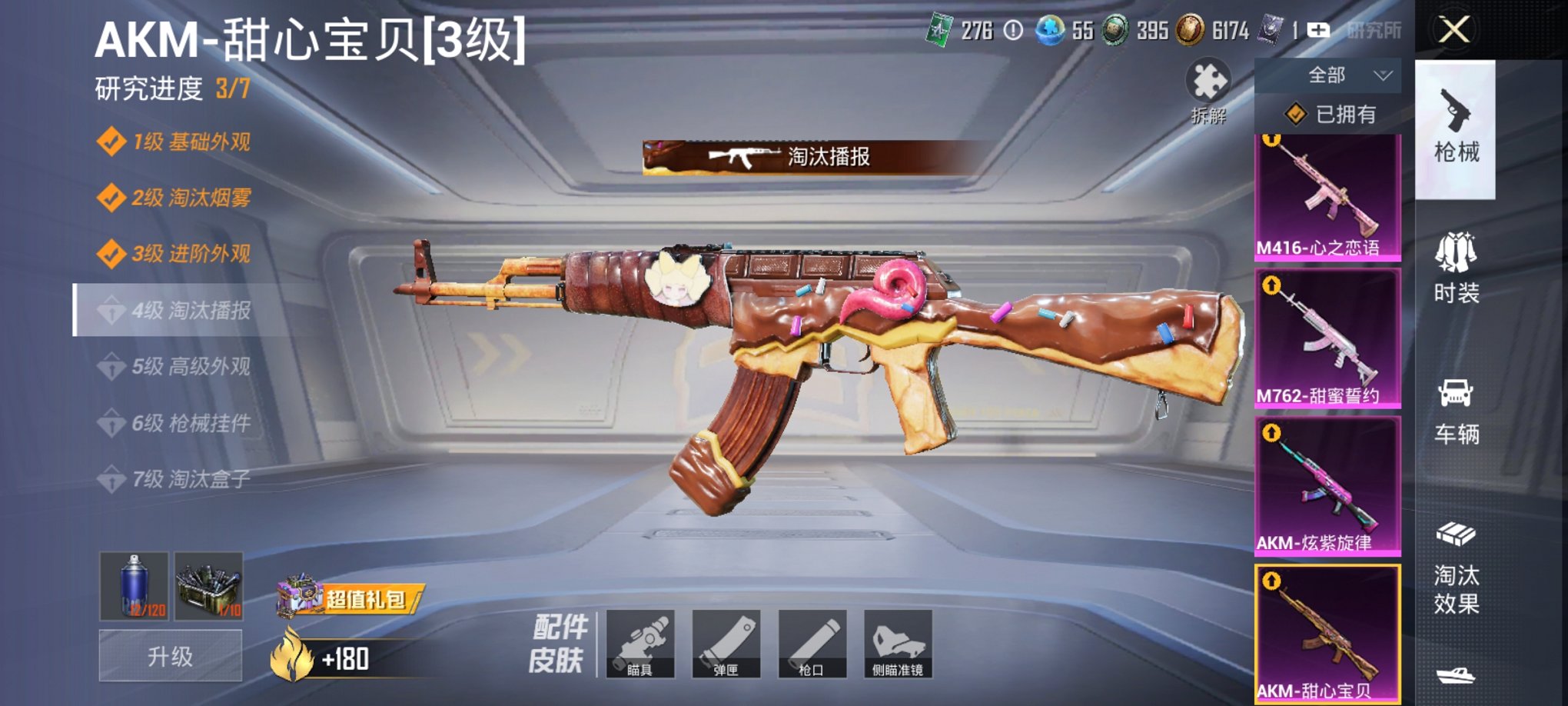
Task: Toggle the 已拥有 owned filter
Action: 1330,114
